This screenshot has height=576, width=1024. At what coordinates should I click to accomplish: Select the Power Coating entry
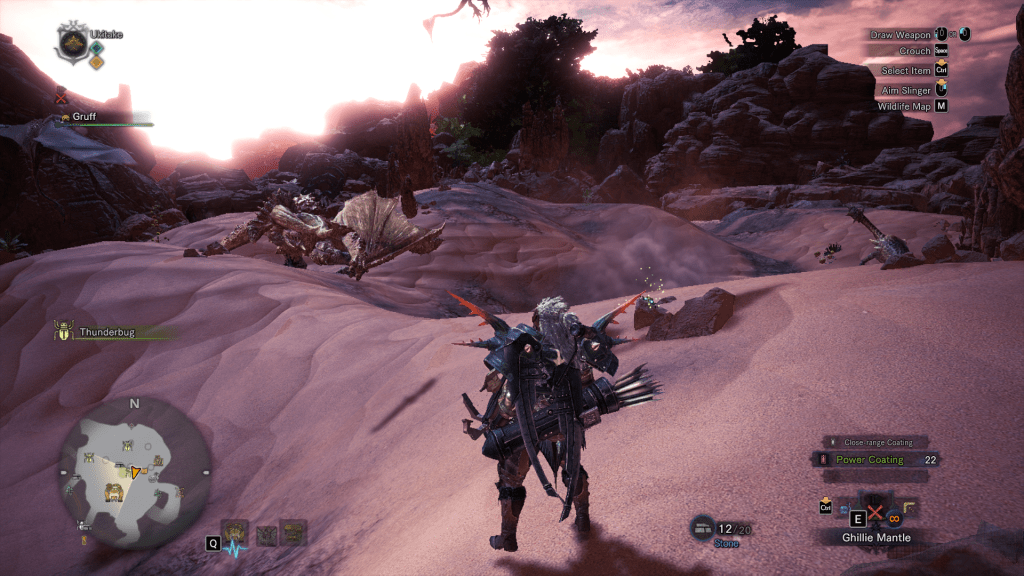[x=869, y=460]
